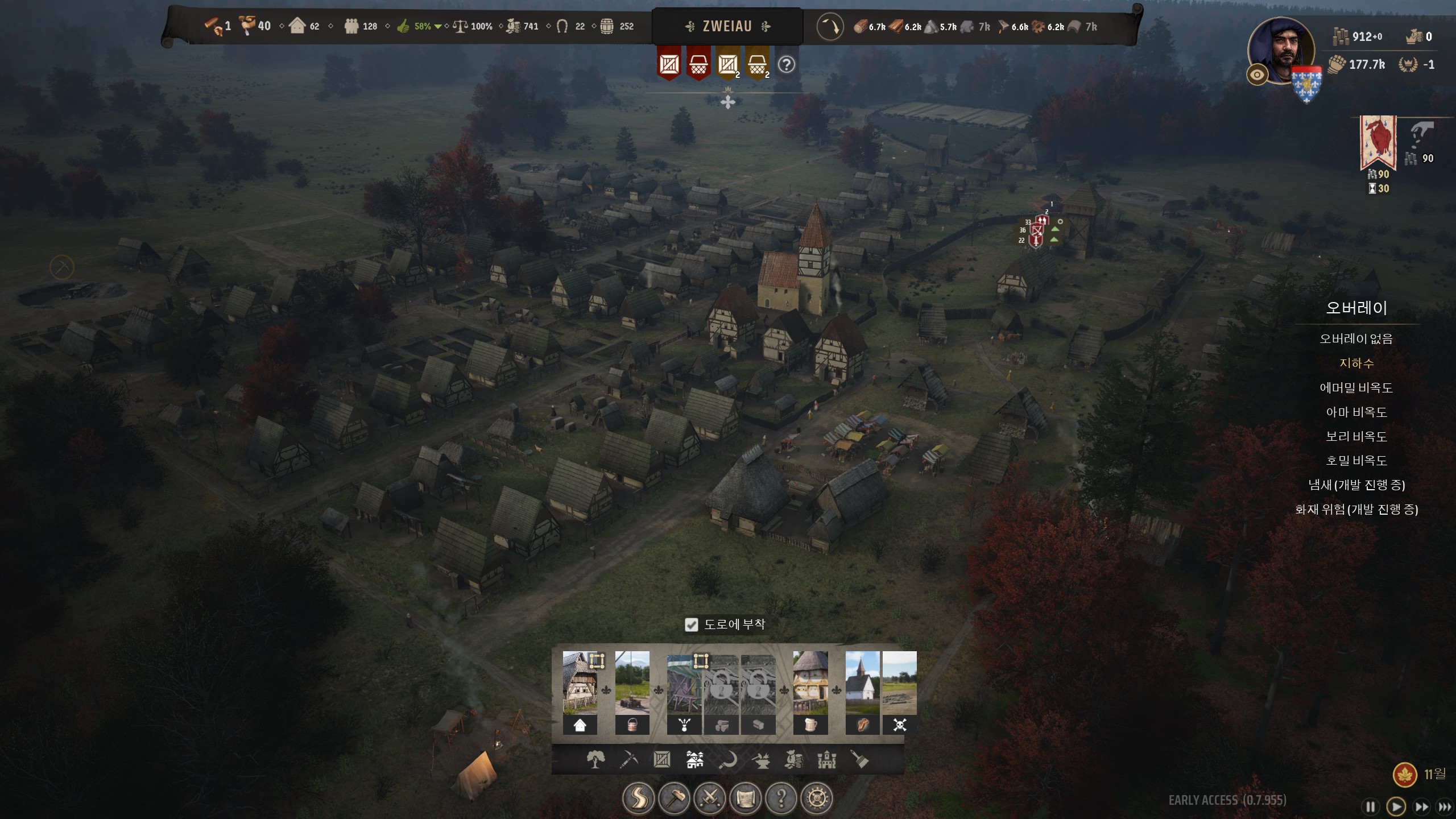Open the farming sickle build category
The height and width of the screenshot is (819, 1456).
[x=727, y=759]
